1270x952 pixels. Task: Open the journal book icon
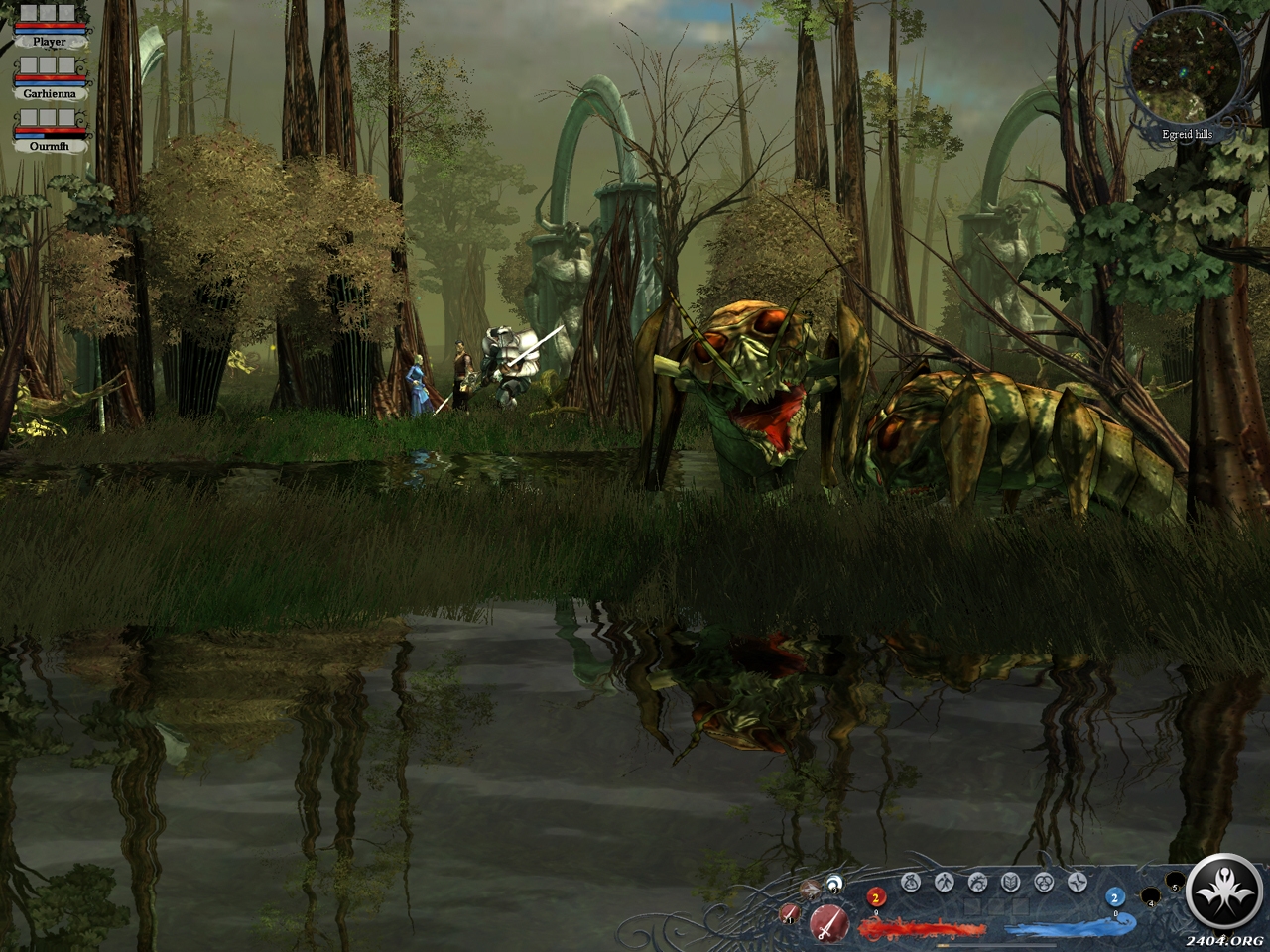point(1010,882)
